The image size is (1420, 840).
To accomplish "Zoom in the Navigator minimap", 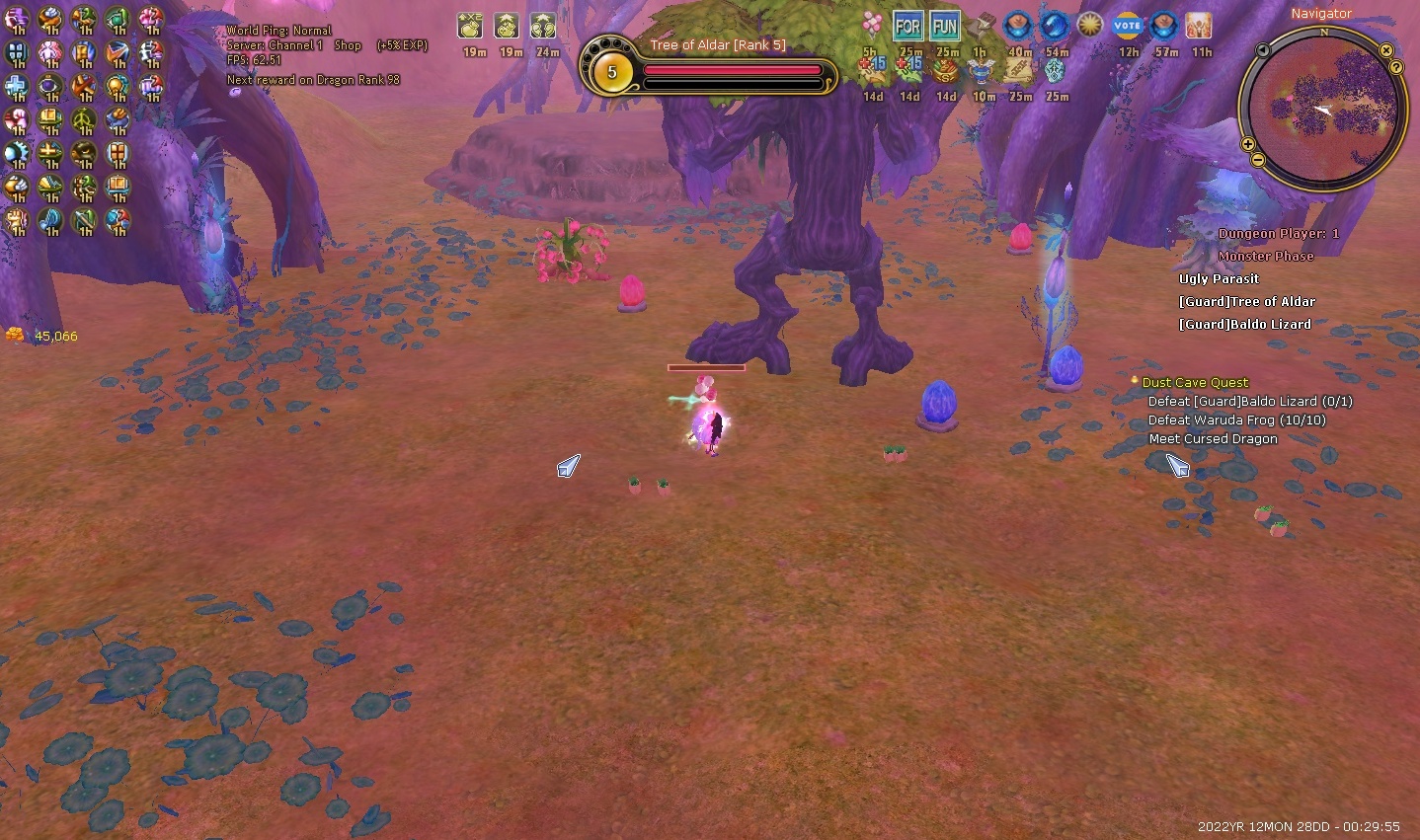I will pos(1248,145).
